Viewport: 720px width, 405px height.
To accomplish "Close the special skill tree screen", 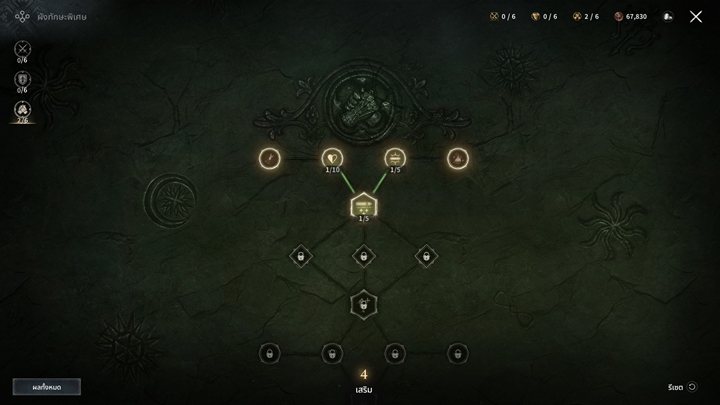I will [x=696, y=17].
